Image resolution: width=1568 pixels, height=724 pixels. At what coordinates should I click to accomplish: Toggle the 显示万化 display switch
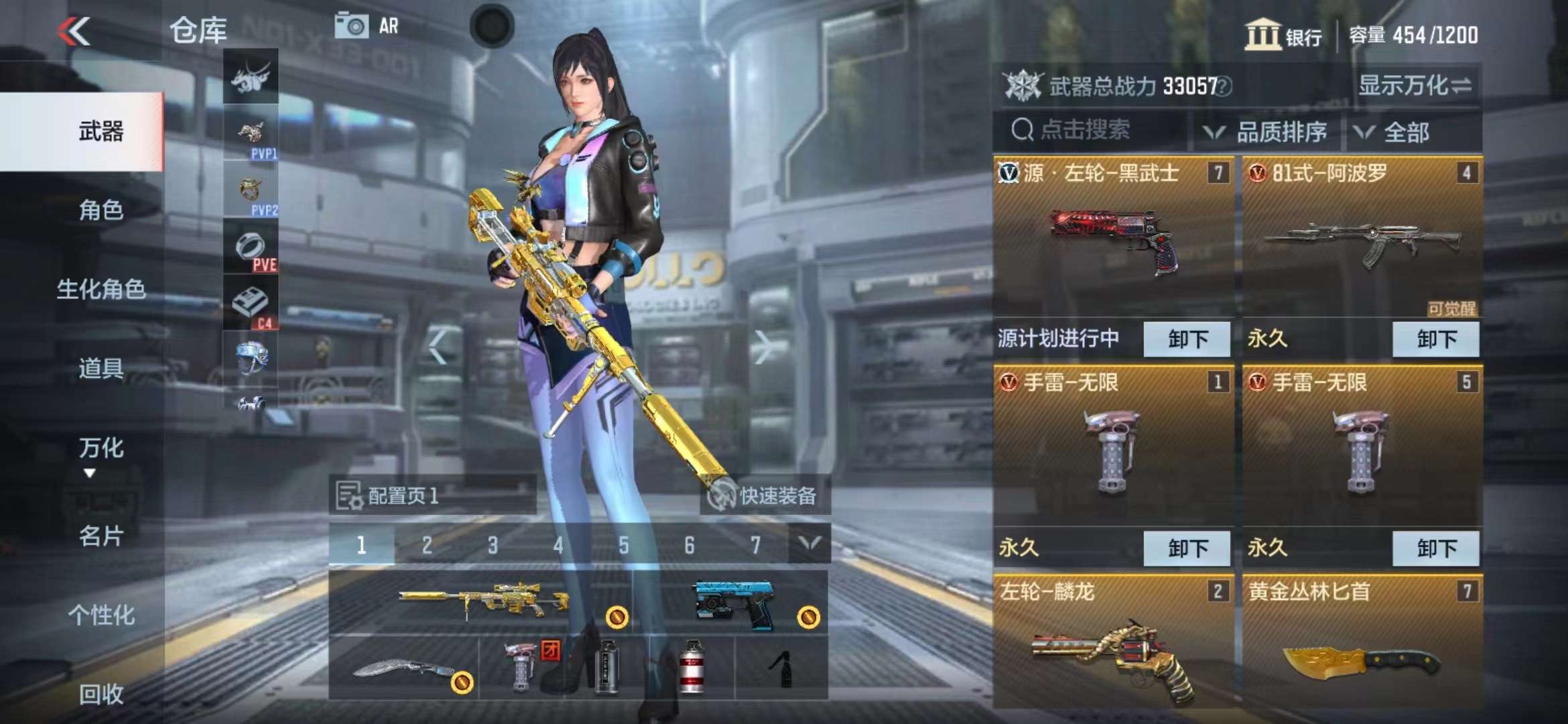coord(1415,86)
